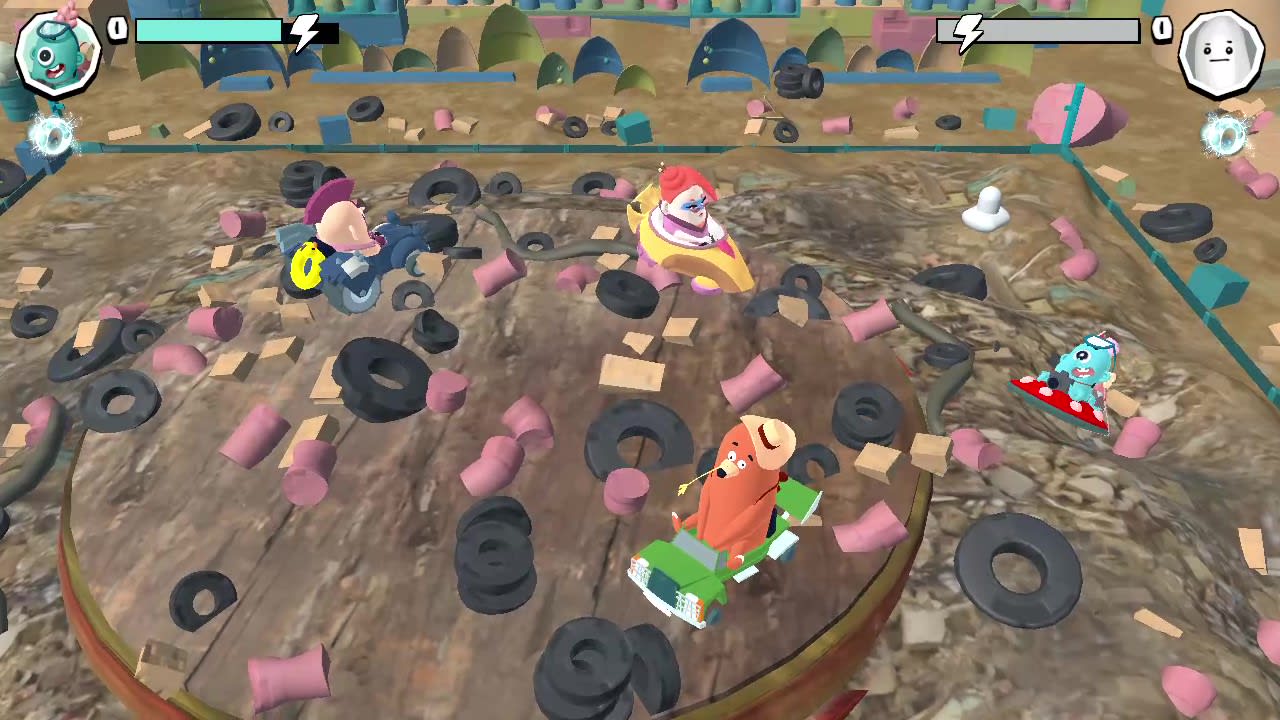1280x720 pixels.
Task: Select the right player's score counter
Action: tap(1161, 29)
